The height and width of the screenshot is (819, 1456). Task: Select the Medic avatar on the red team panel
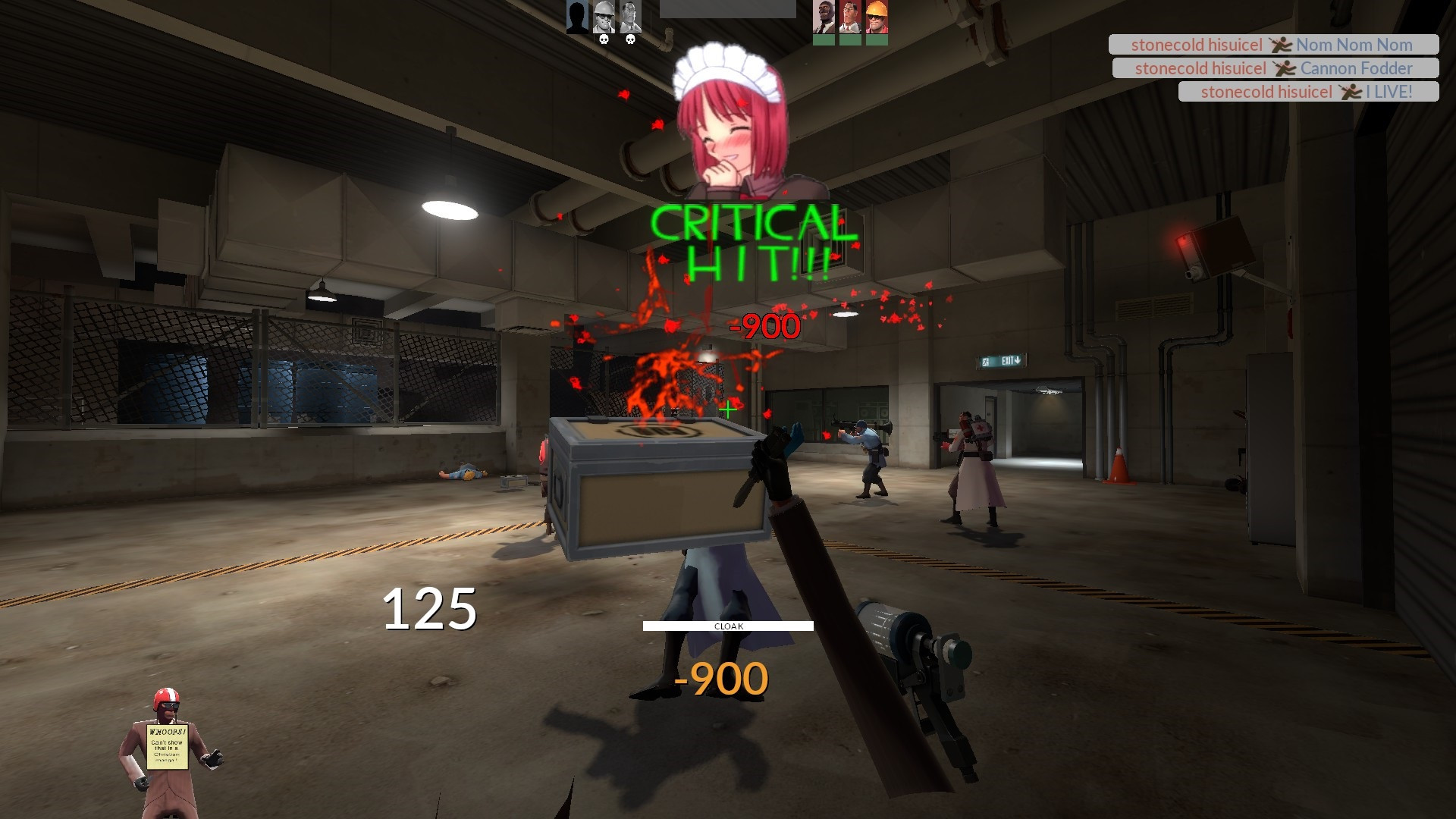point(849,16)
